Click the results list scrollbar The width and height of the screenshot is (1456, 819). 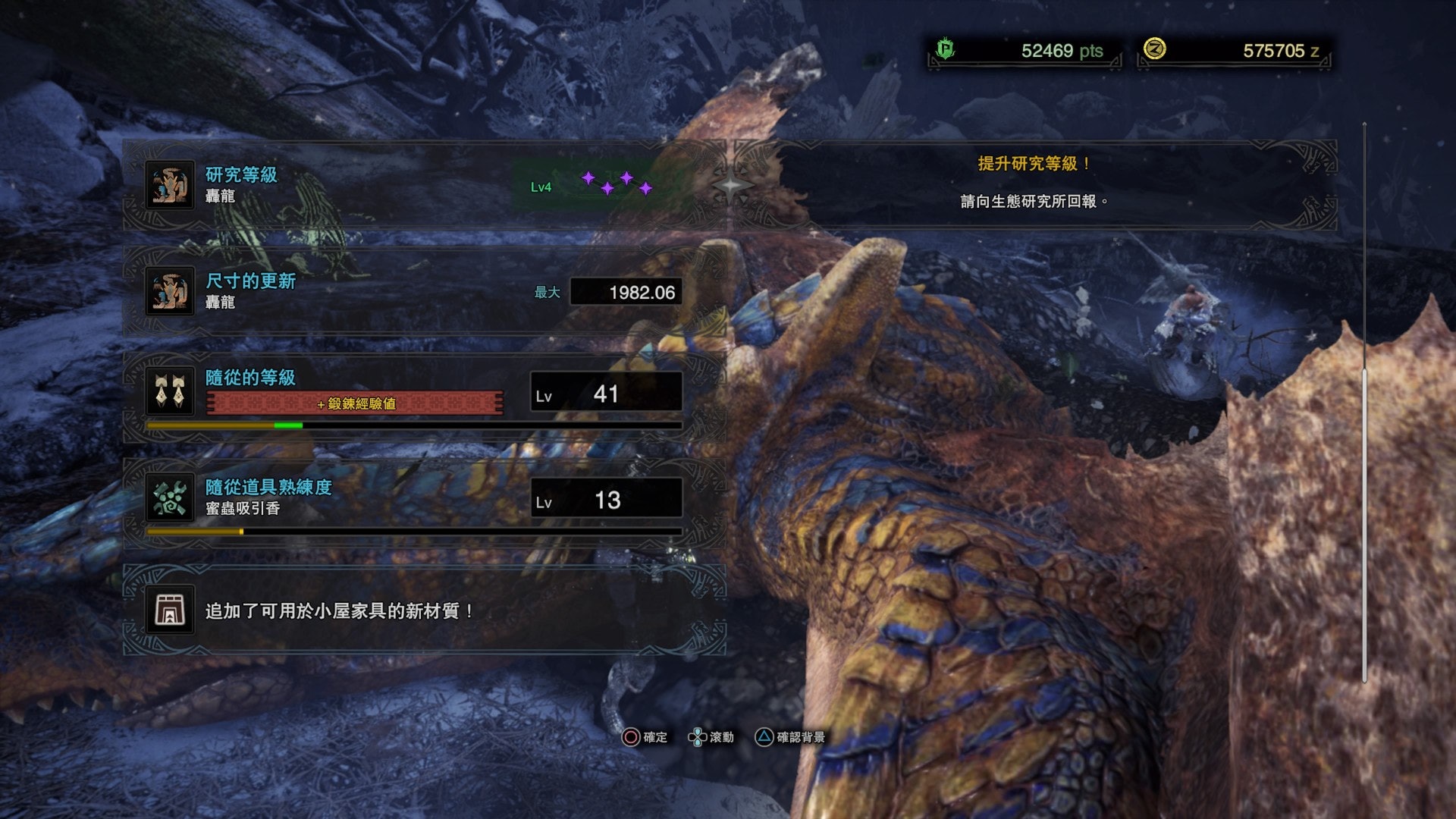pos(1364,402)
